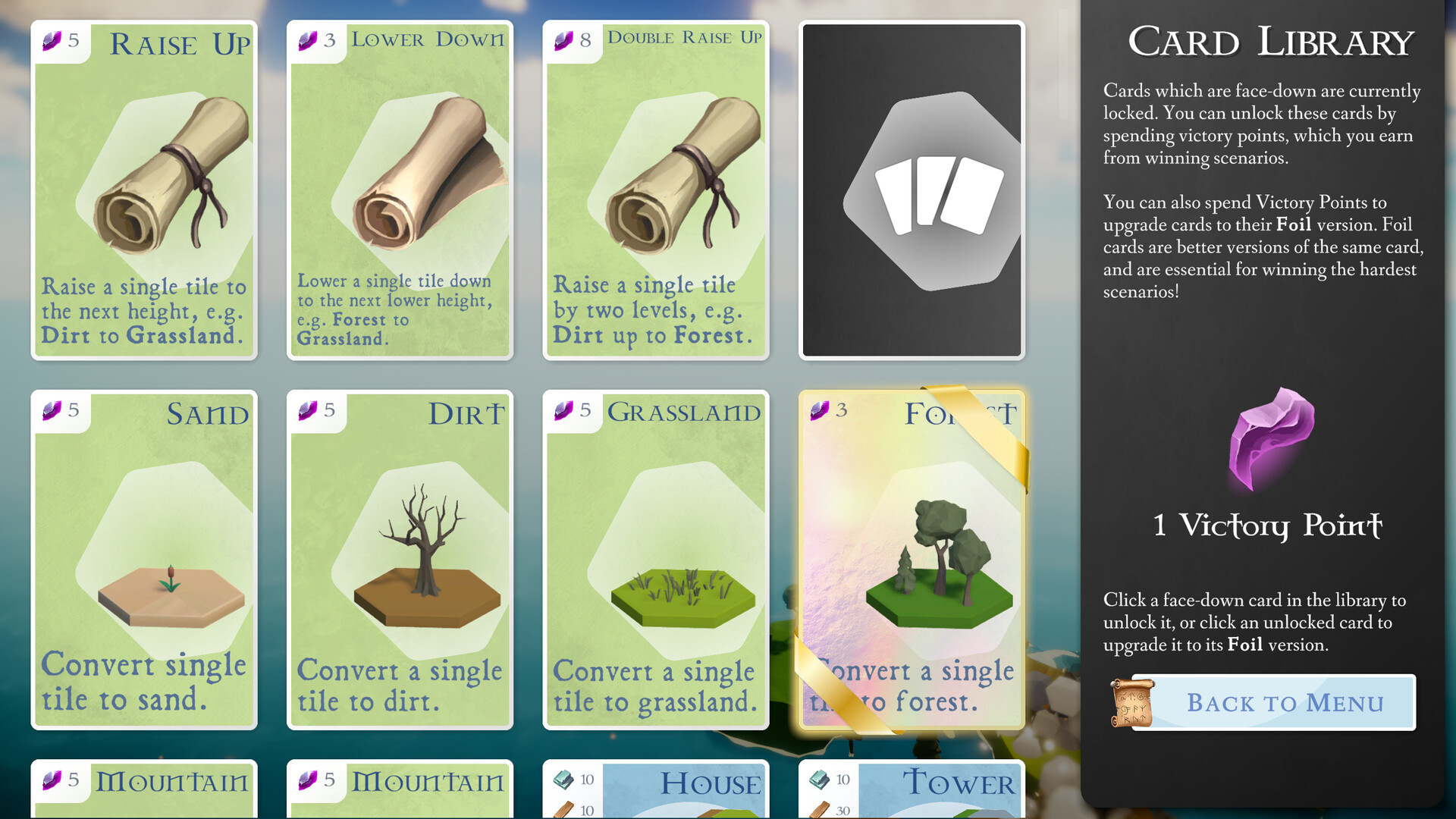Select the leftmost Mountain card

click(144, 789)
